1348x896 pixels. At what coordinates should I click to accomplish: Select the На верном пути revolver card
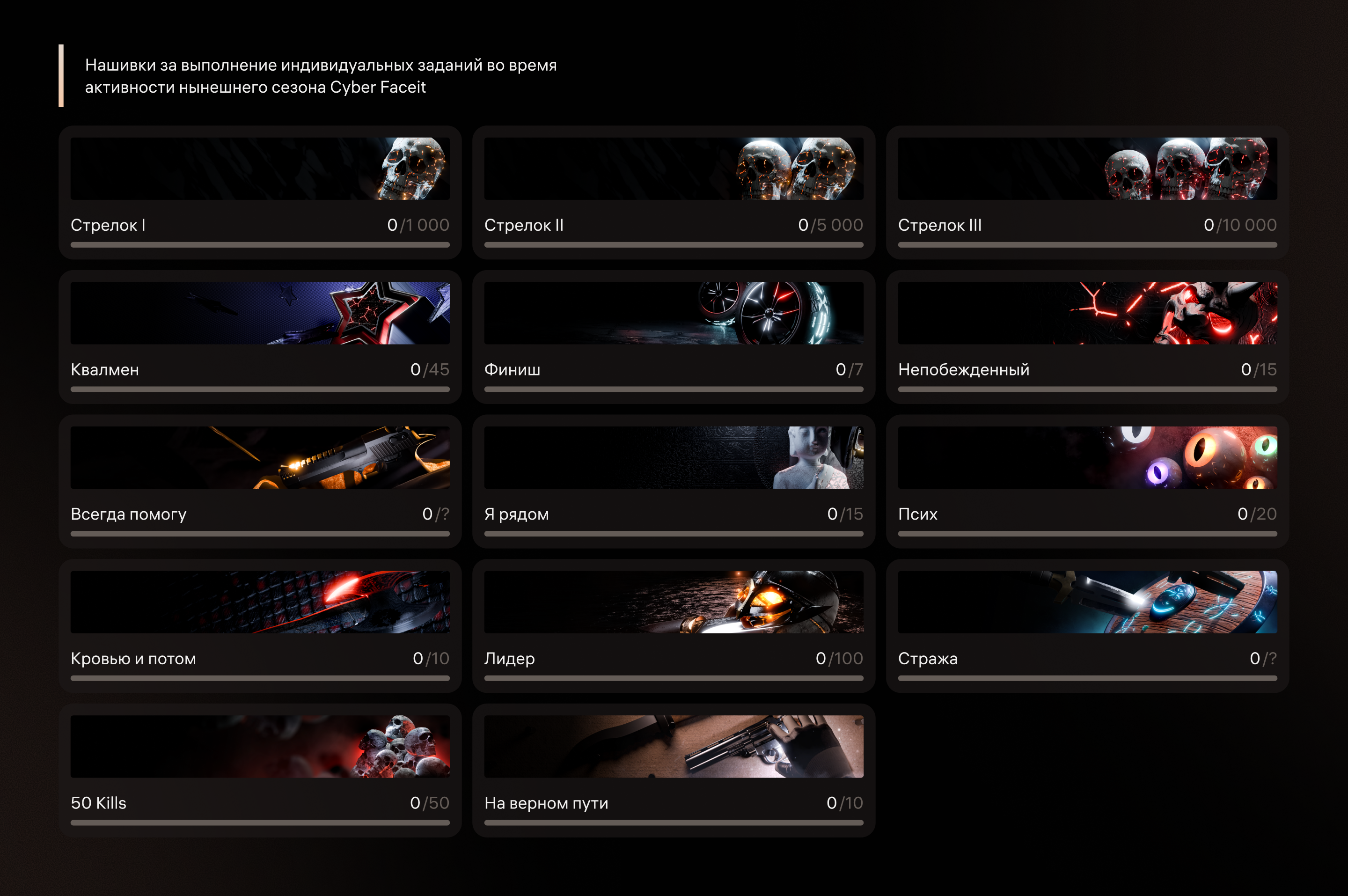pyautogui.click(x=674, y=770)
